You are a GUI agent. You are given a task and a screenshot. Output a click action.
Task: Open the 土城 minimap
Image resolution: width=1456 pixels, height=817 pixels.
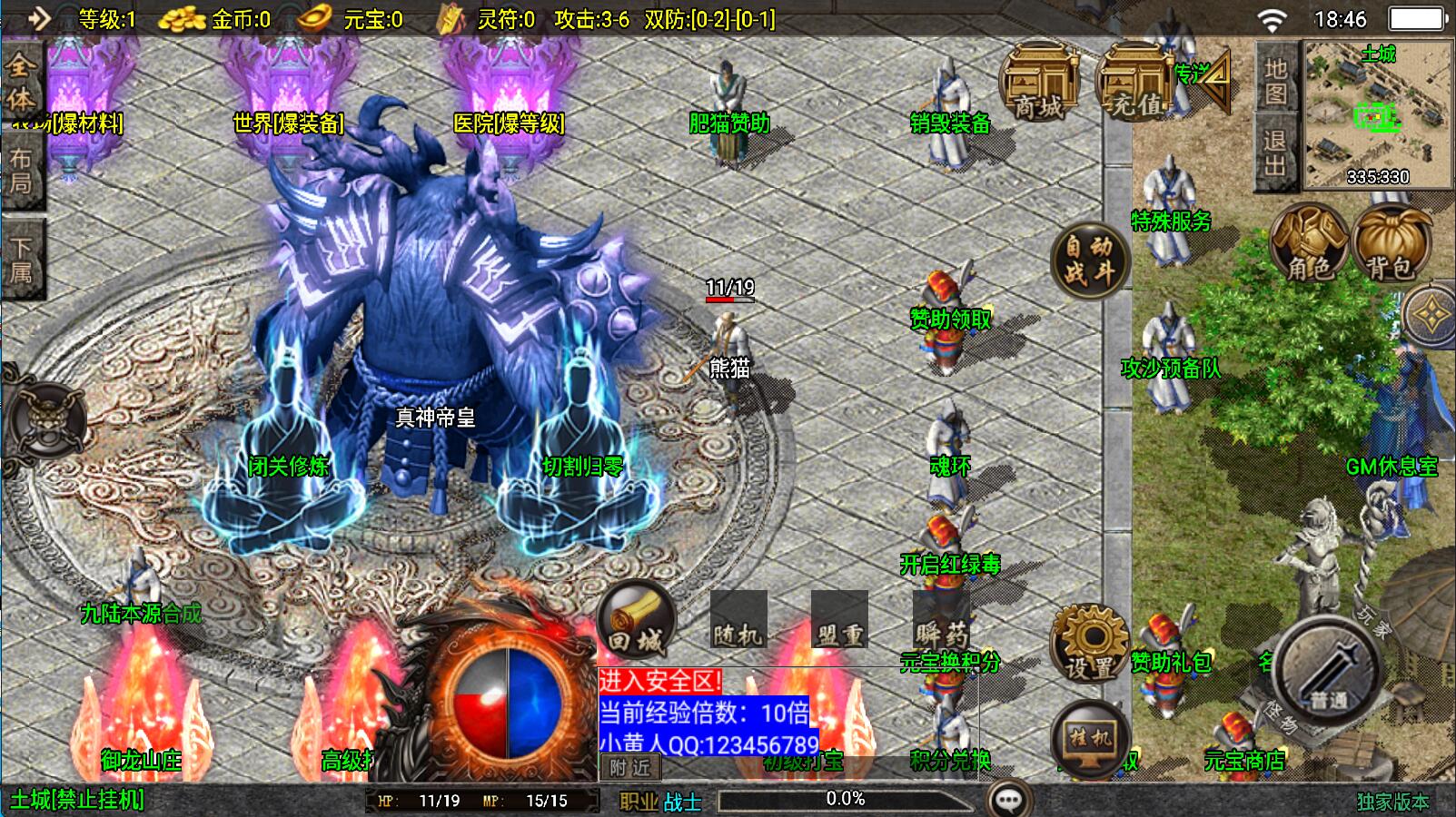click(x=1378, y=114)
